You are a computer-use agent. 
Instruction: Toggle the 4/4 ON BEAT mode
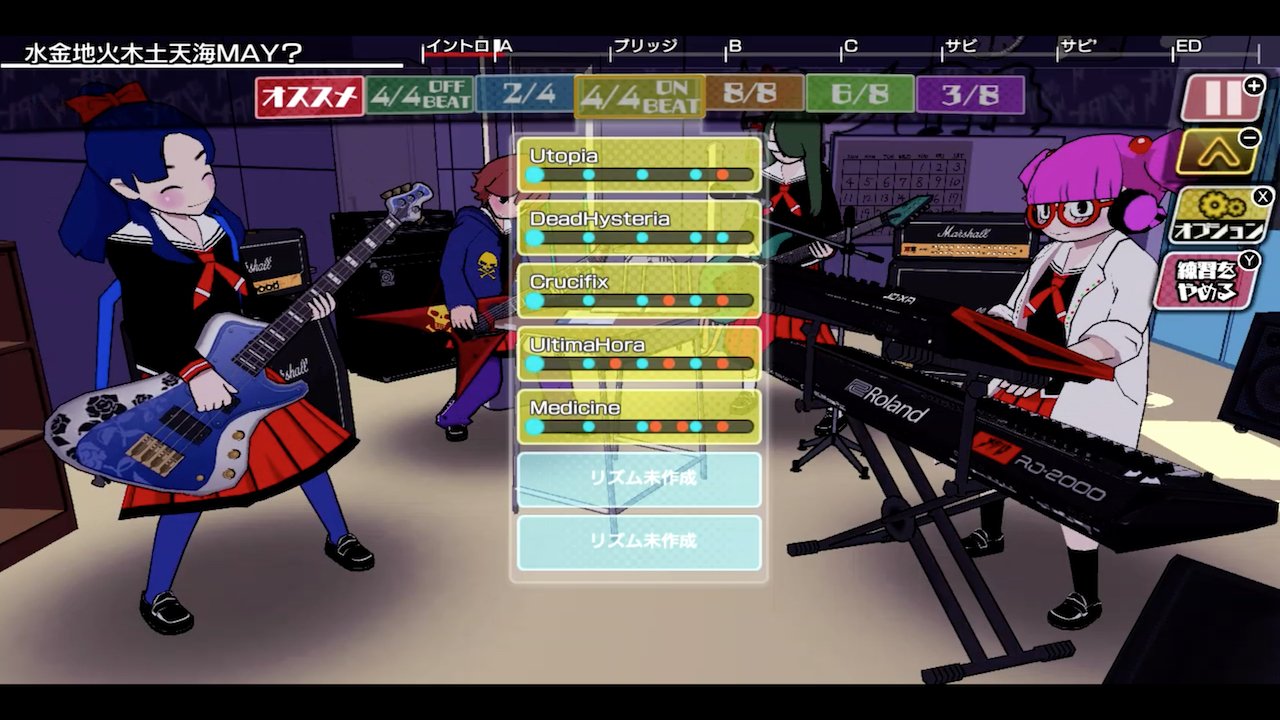click(x=637, y=93)
